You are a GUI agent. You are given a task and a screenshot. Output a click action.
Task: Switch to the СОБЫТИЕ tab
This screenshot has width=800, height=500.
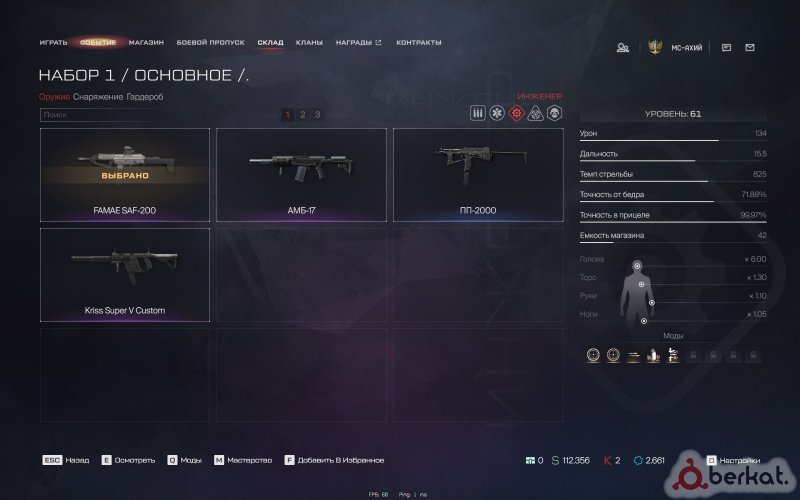98,43
